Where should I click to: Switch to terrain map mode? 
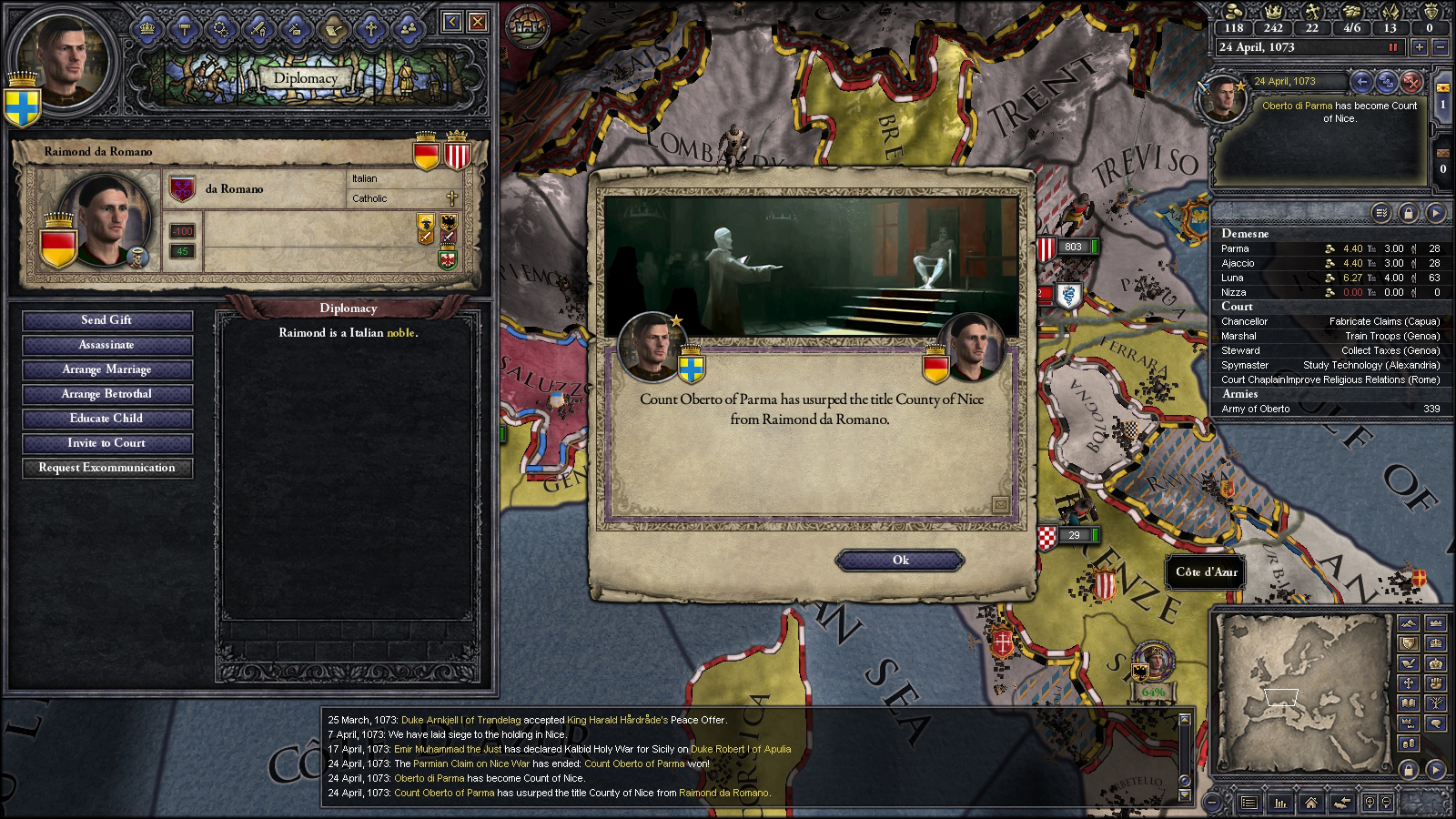pos(1408,624)
